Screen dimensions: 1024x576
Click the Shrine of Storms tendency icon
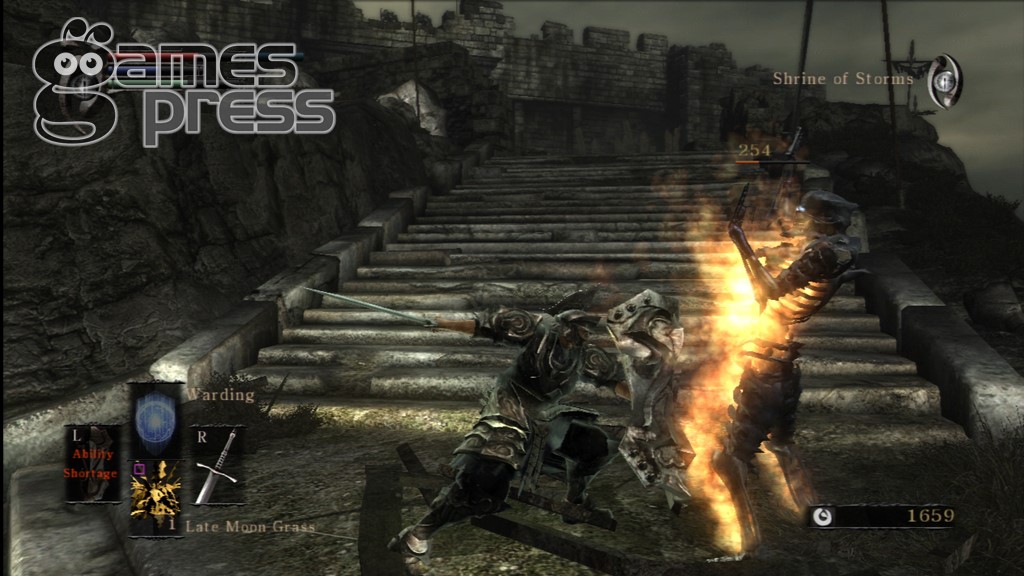944,81
